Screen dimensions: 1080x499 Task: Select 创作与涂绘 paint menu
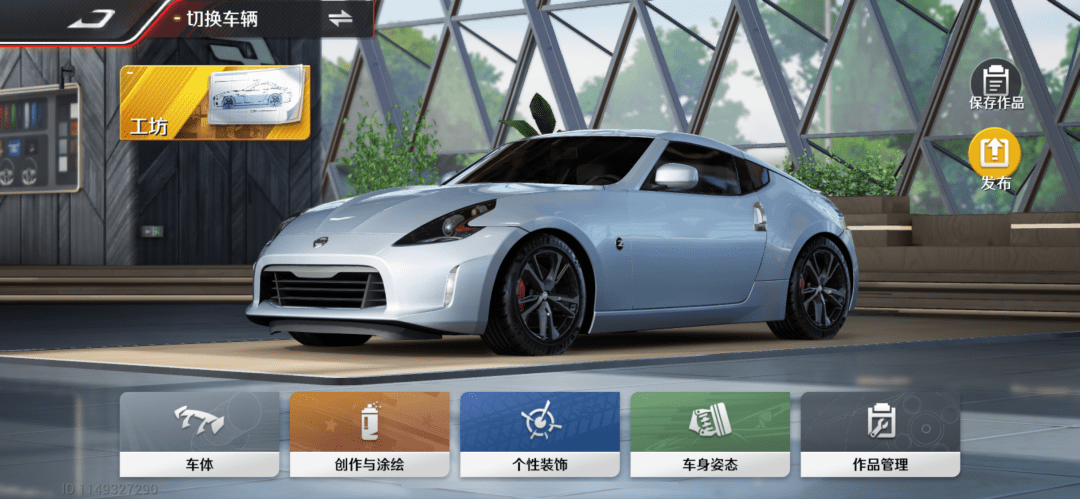point(369,434)
